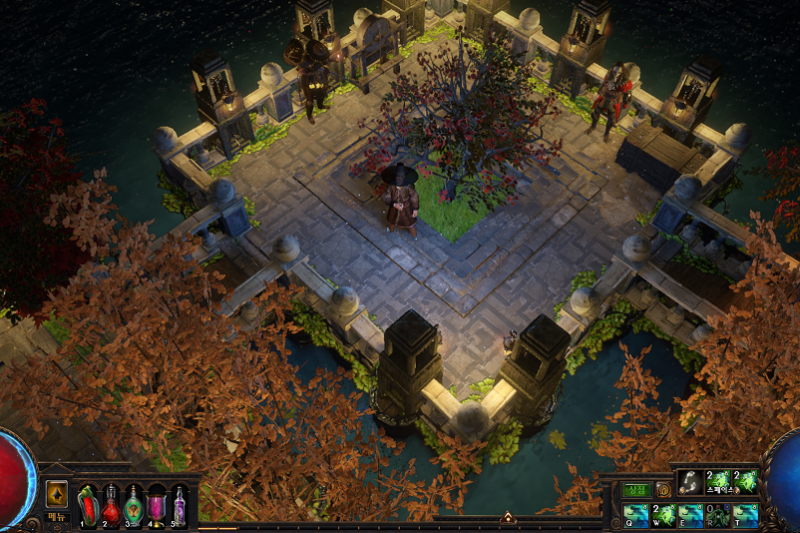This screenshot has height=533, width=800.
Task: Drink the round red flask in slot 2
Action: (x=111, y=505)
